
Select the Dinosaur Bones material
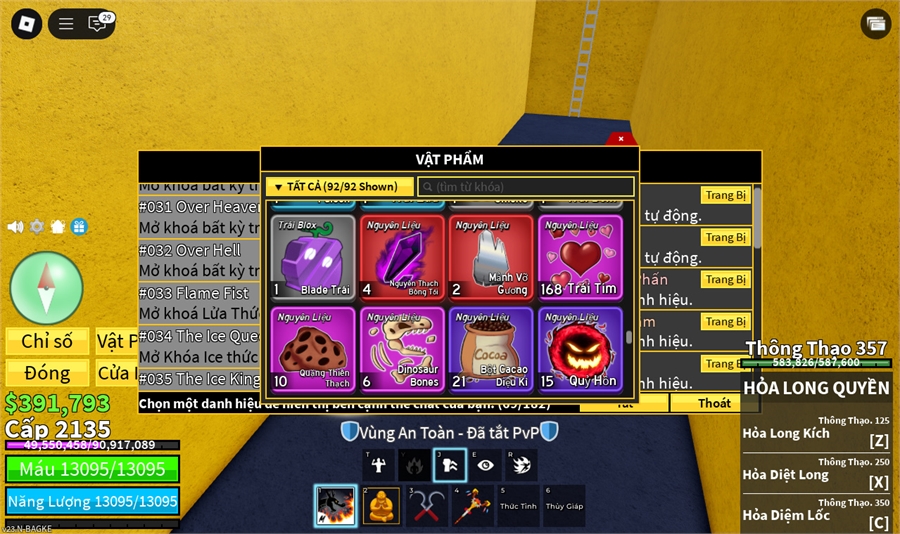402,349
